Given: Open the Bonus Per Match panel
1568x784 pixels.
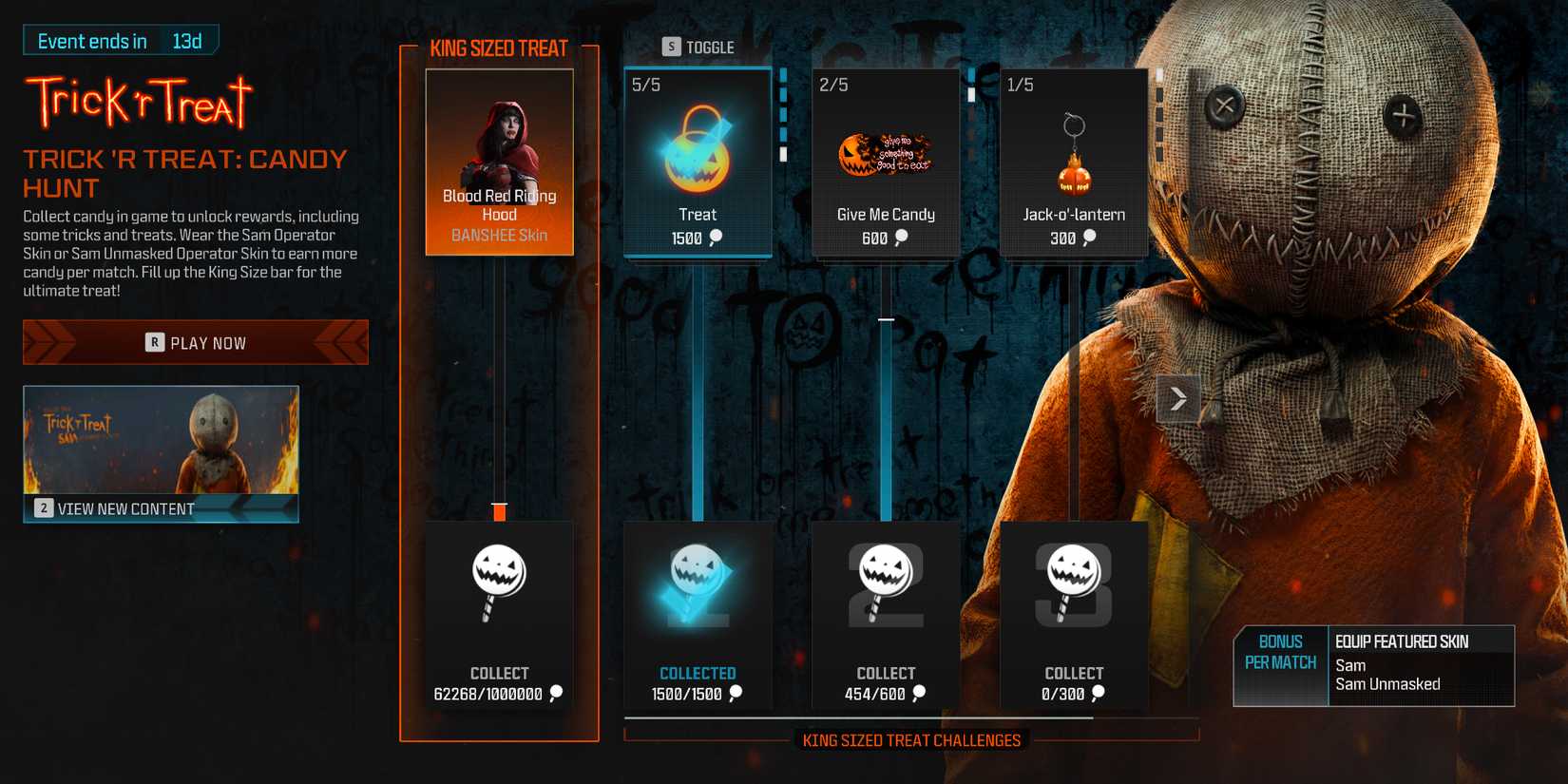Looking at the screenshot, I should pyautogui.click(x=1280, y=653).
